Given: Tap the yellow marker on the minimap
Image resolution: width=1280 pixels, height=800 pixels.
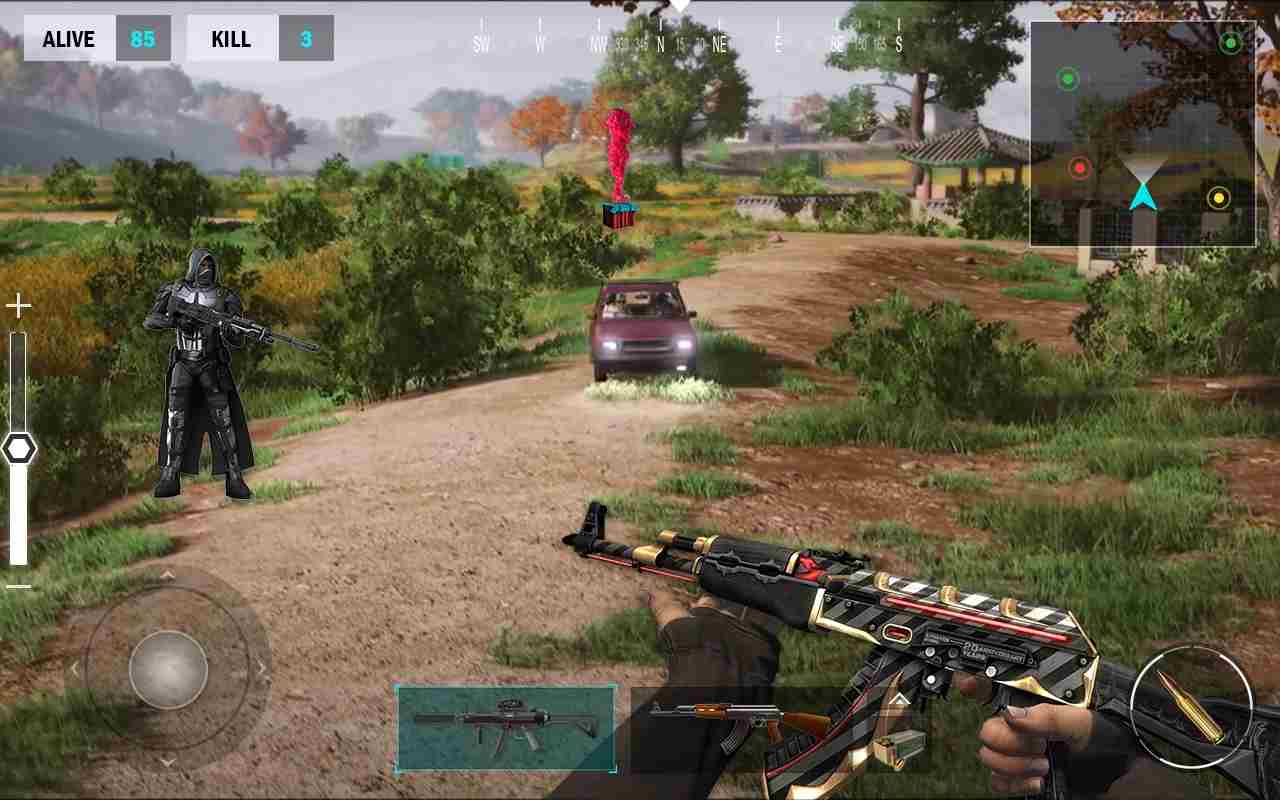Looking at the screenshot, I should [1217, 198].
